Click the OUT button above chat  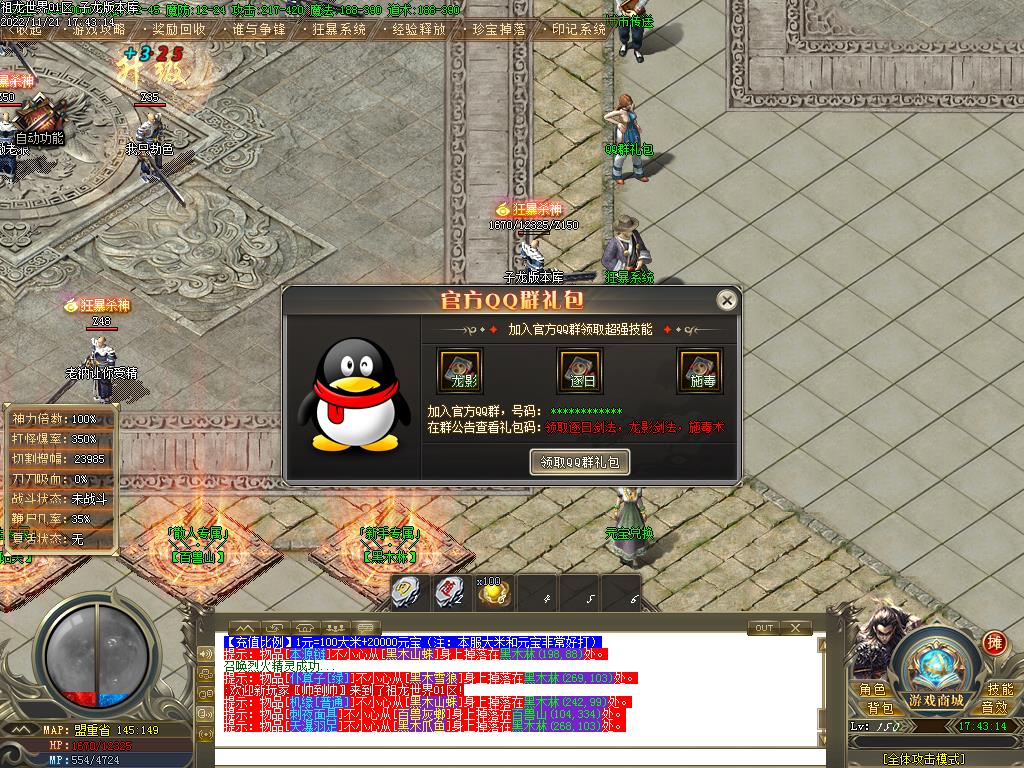764,628
